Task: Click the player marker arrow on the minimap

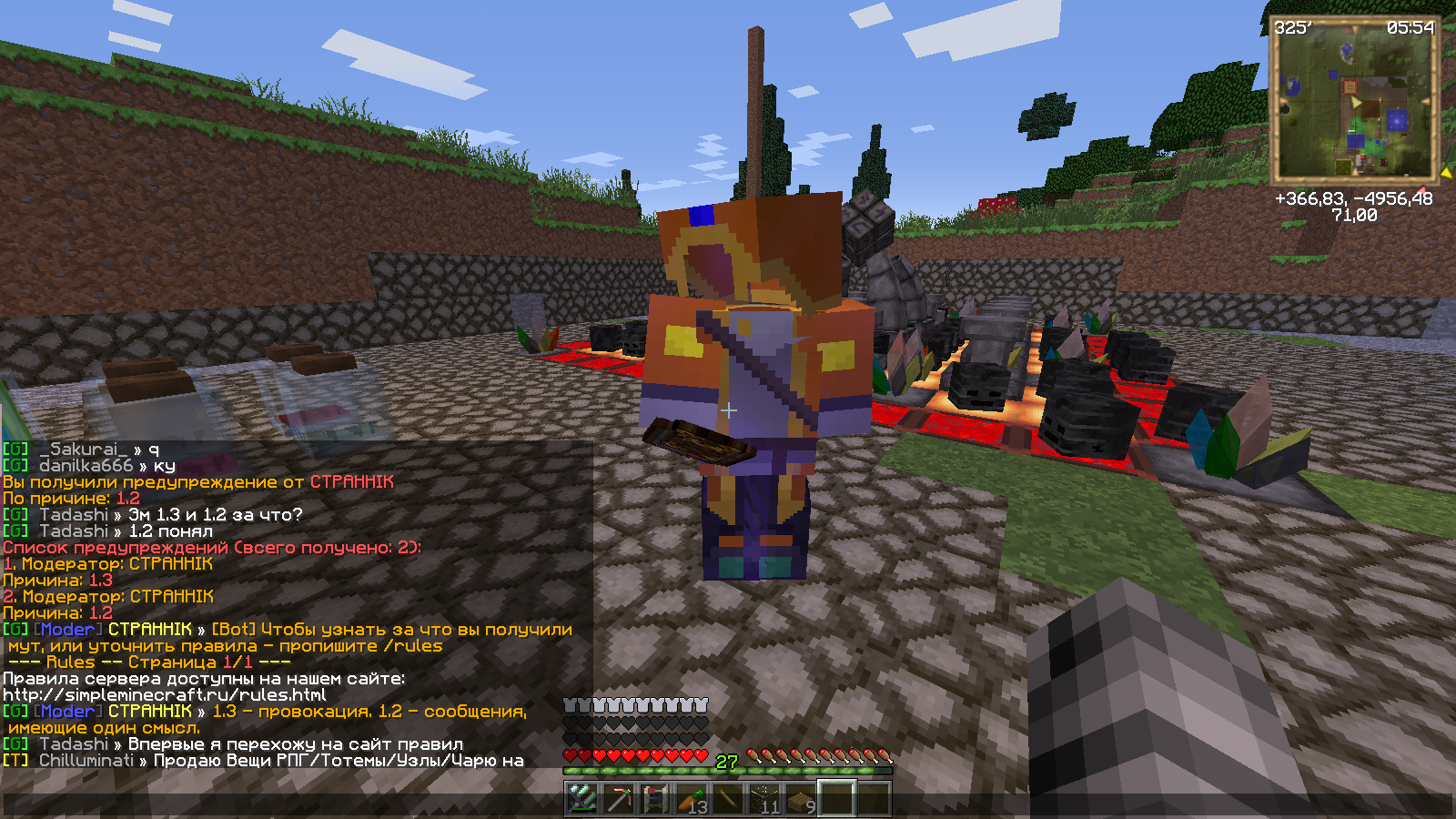Action: (x=1357, y=103)
